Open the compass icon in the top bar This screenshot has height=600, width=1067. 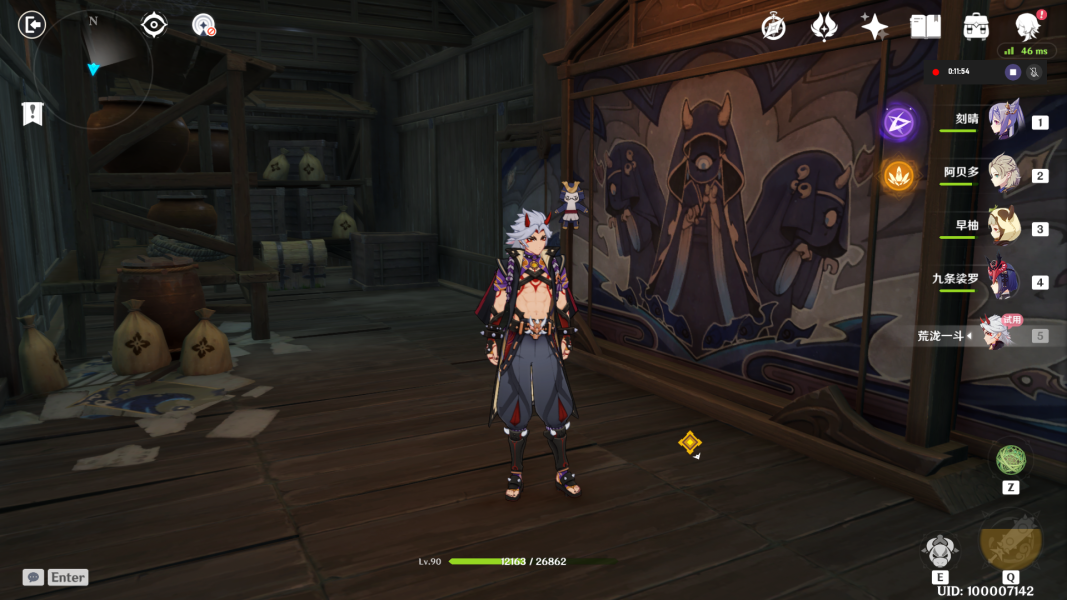pos(773,27)
